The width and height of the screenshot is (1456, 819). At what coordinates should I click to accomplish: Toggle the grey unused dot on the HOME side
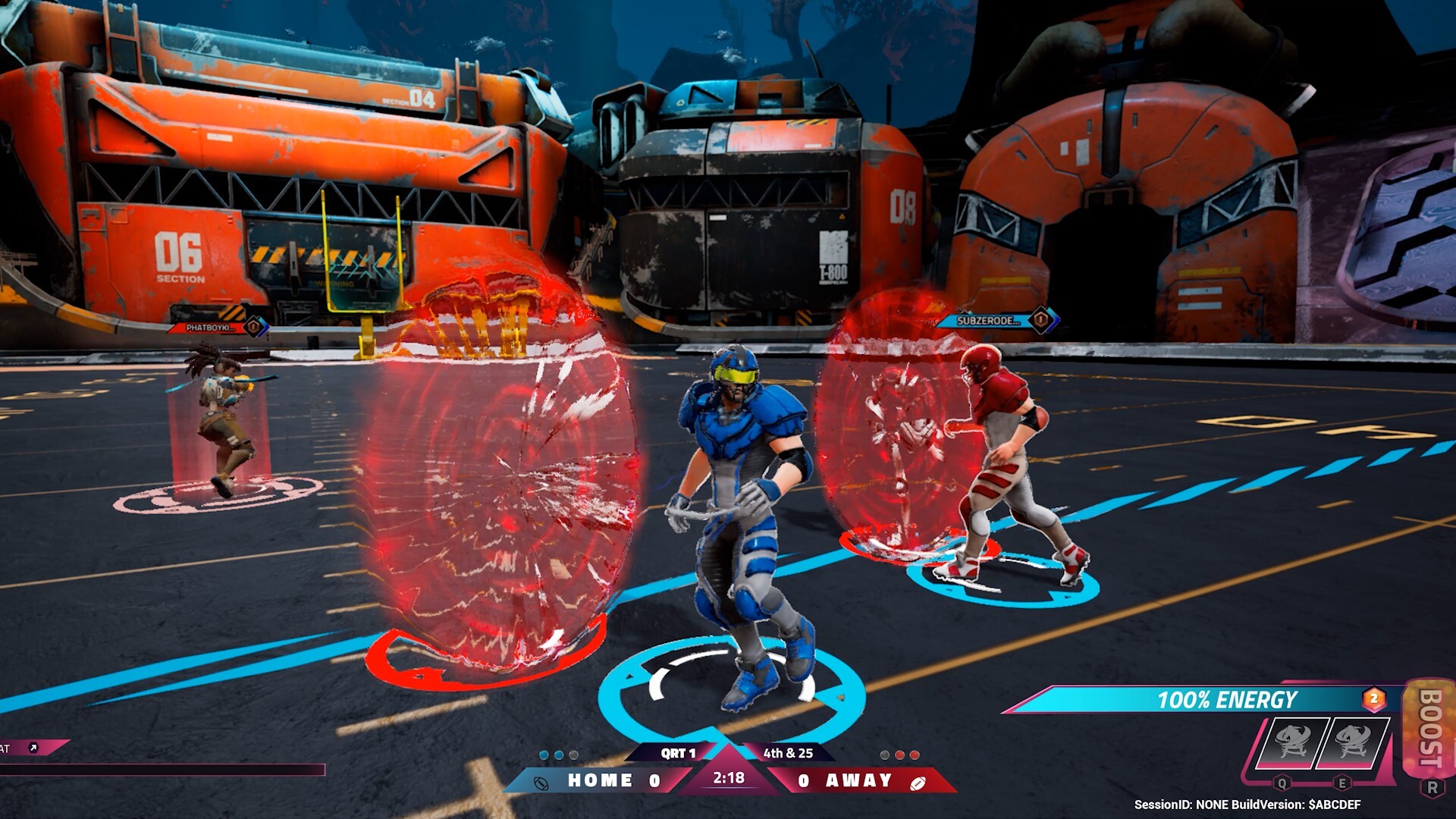point(573,754)
